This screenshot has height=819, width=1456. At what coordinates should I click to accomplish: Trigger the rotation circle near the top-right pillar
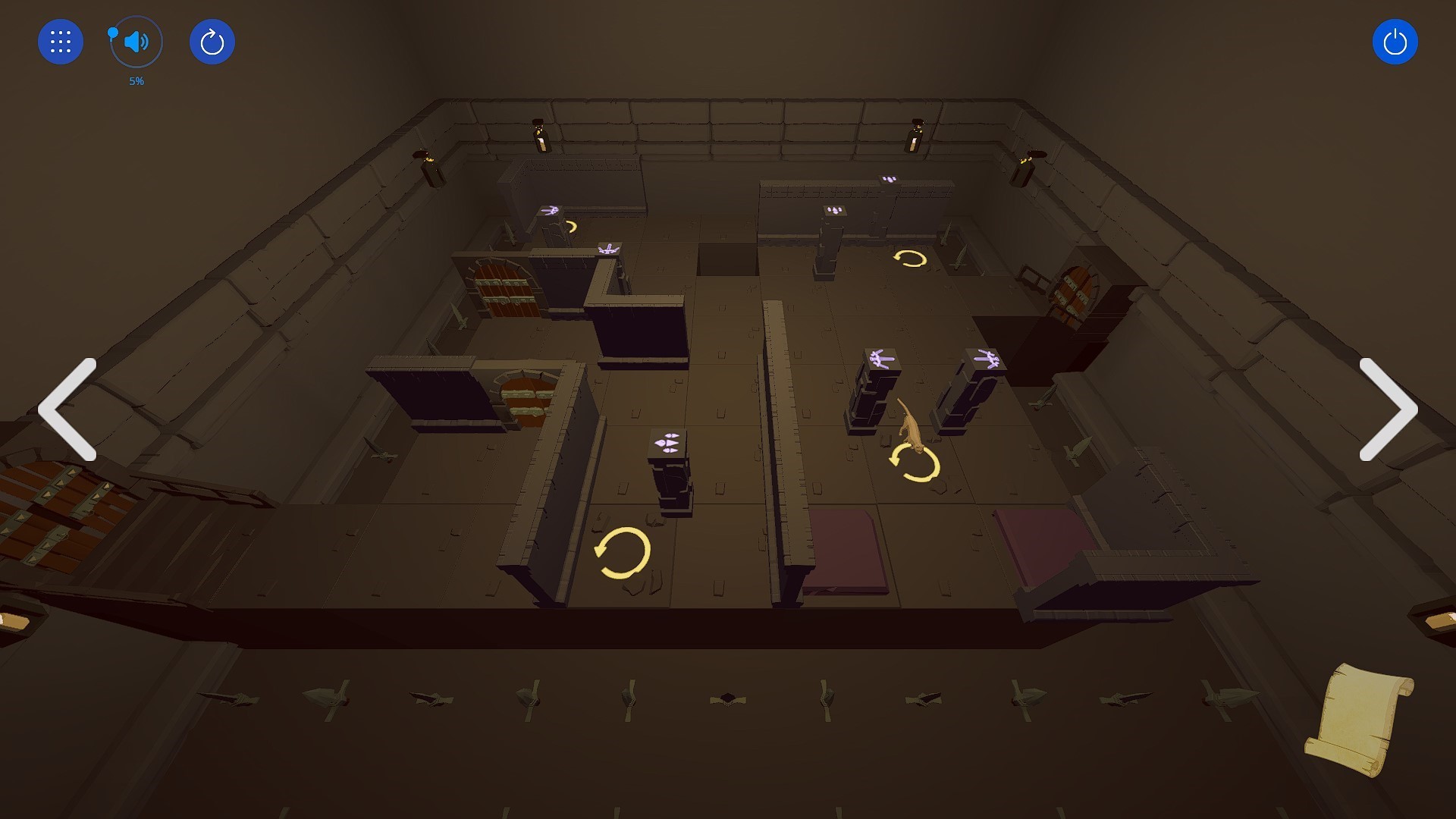pyautogui.click(x=908, y=260)
